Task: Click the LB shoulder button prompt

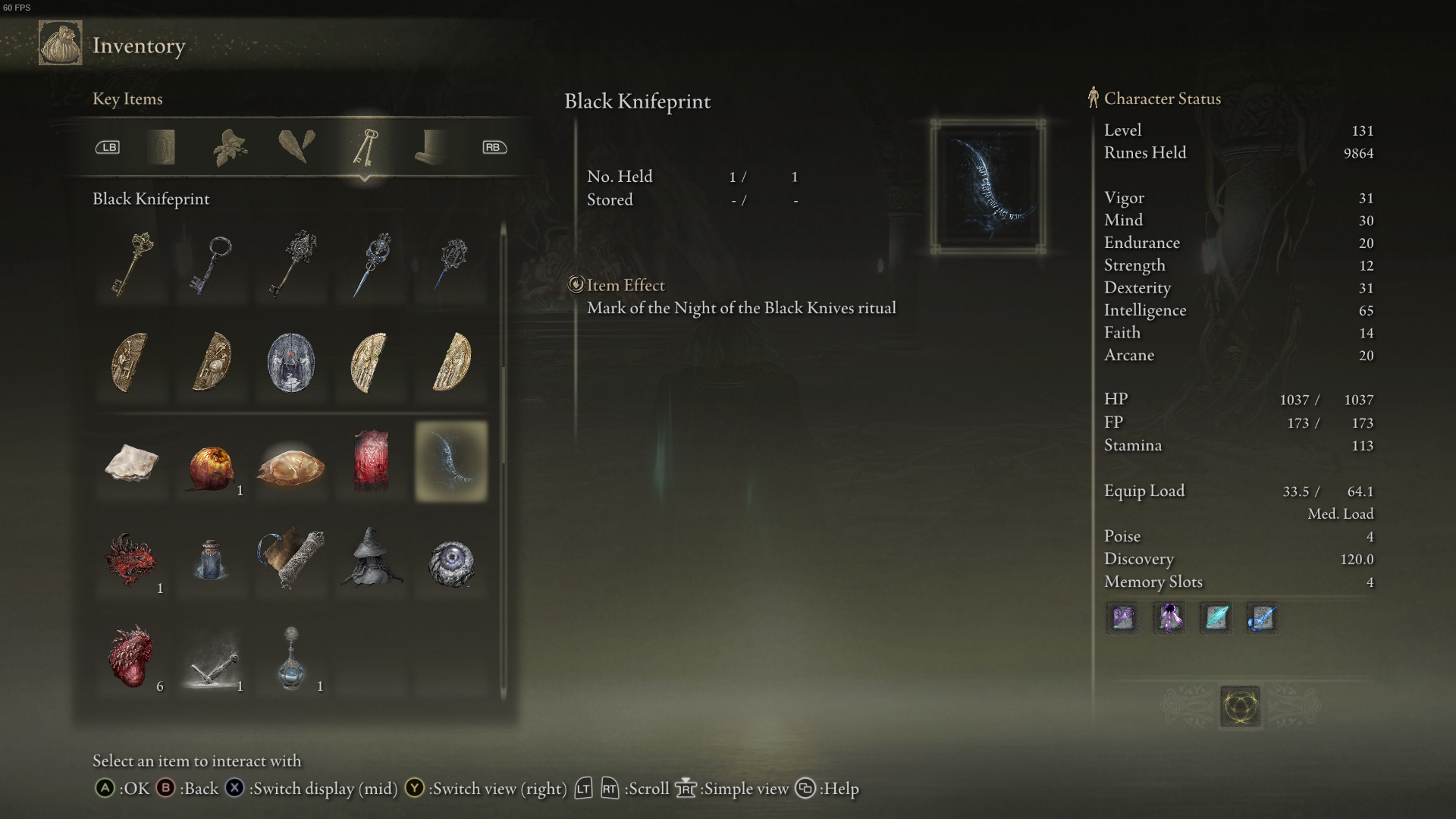Action: click(x=108, y=147)
